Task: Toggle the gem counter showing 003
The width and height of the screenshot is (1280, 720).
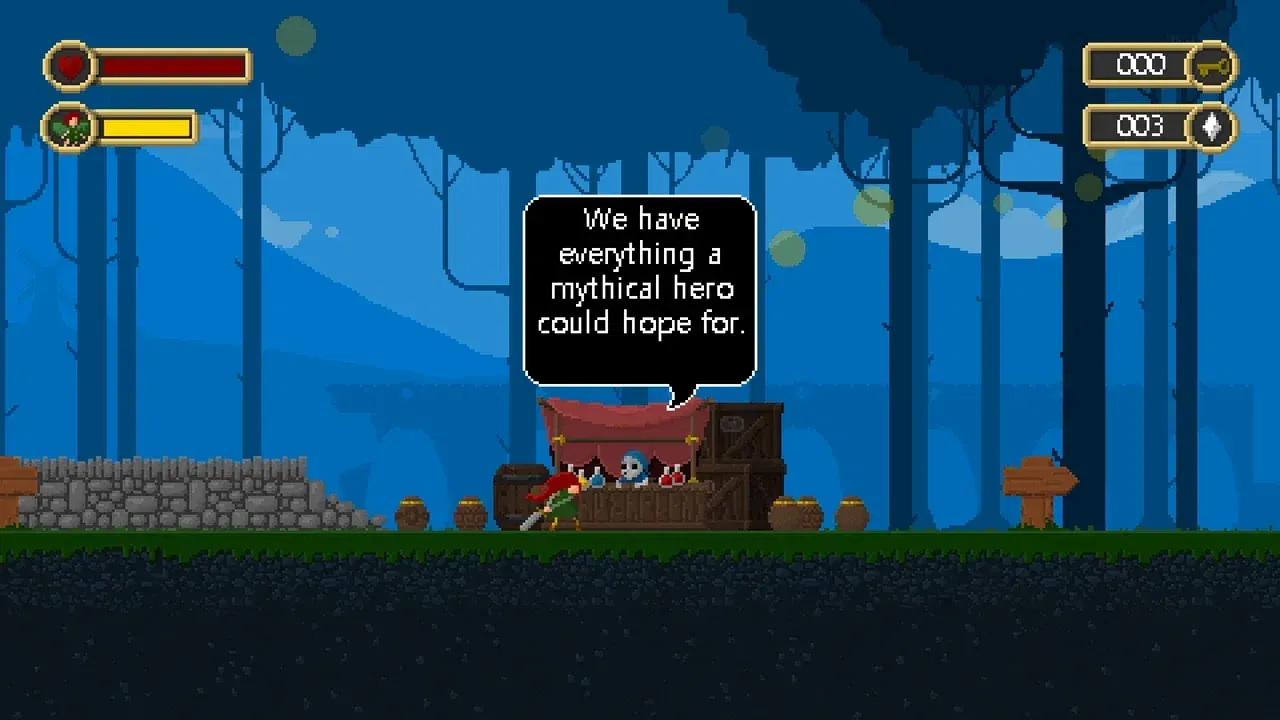Action: 1140,126
